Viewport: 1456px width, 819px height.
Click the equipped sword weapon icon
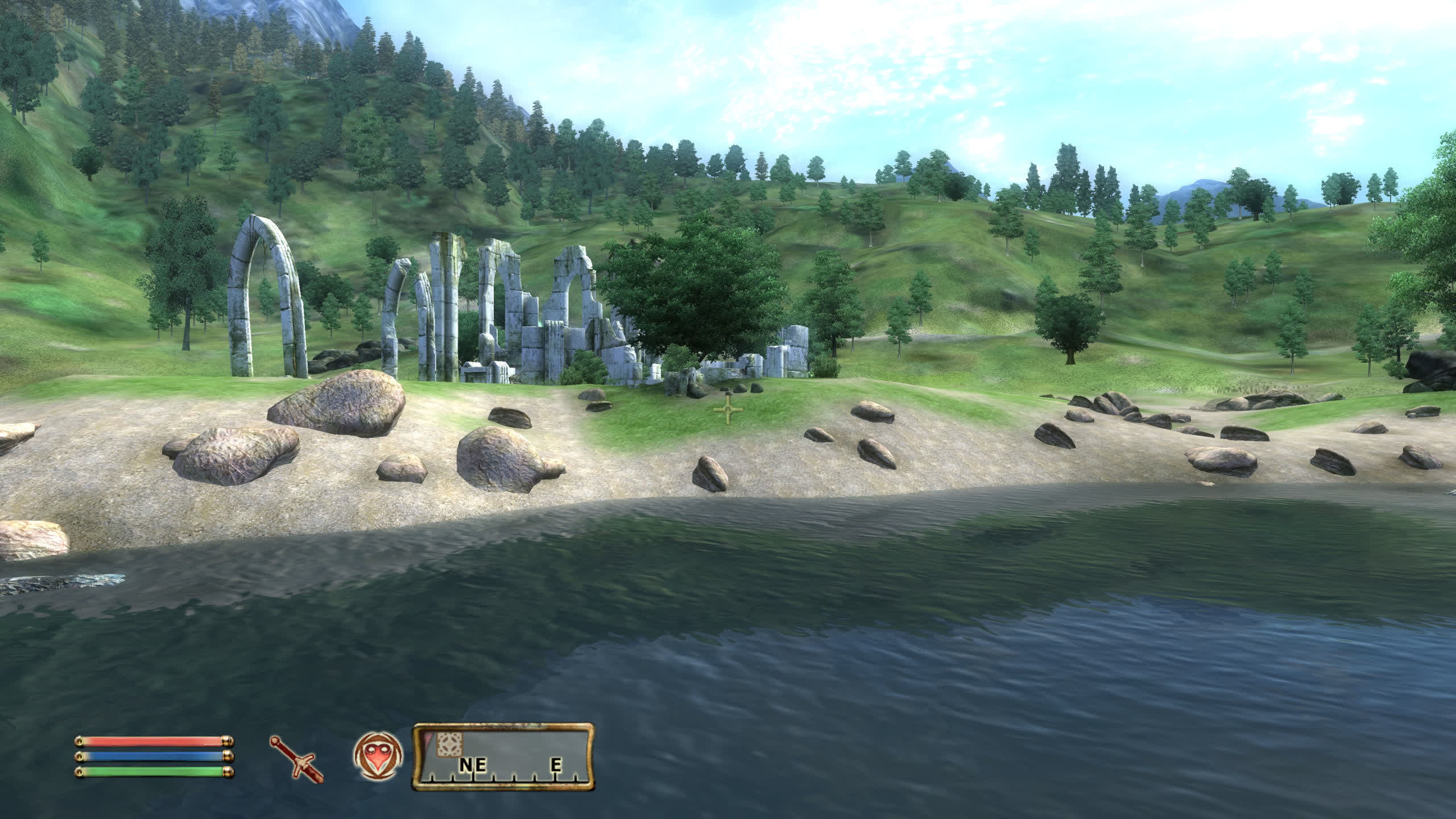296,756
